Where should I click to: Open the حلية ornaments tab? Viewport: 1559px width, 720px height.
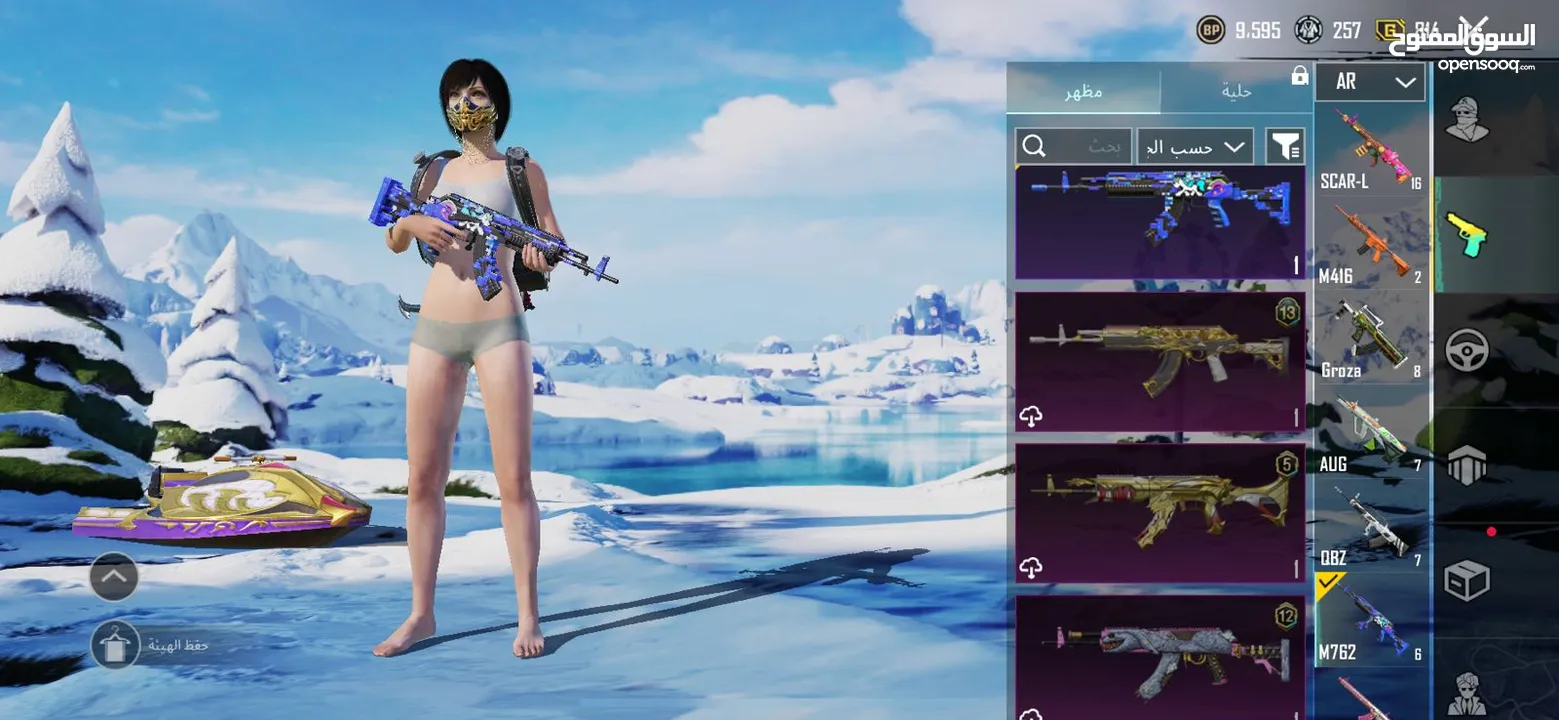[1236, 91]
